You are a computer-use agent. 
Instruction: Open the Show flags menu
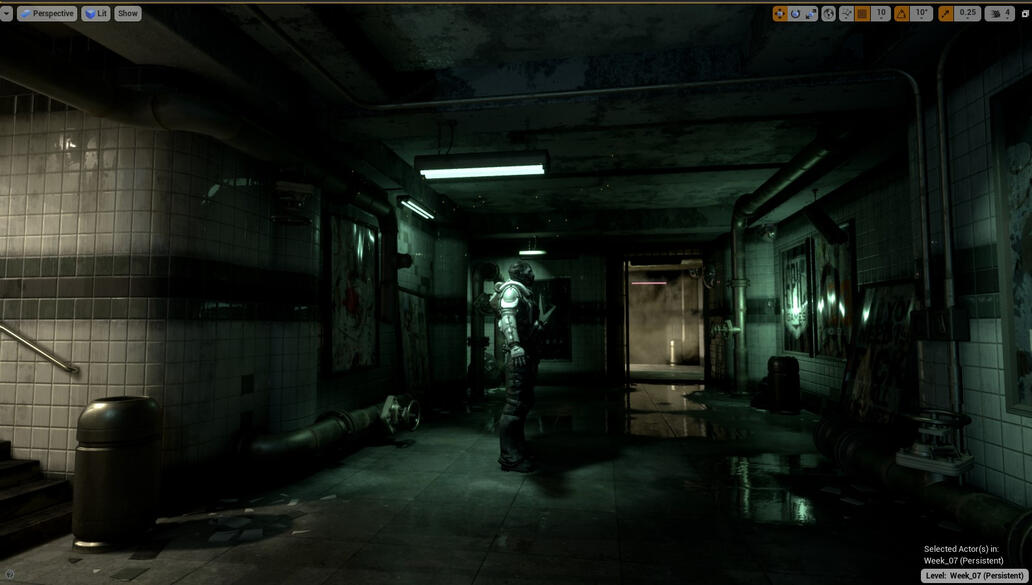point(128,13)
